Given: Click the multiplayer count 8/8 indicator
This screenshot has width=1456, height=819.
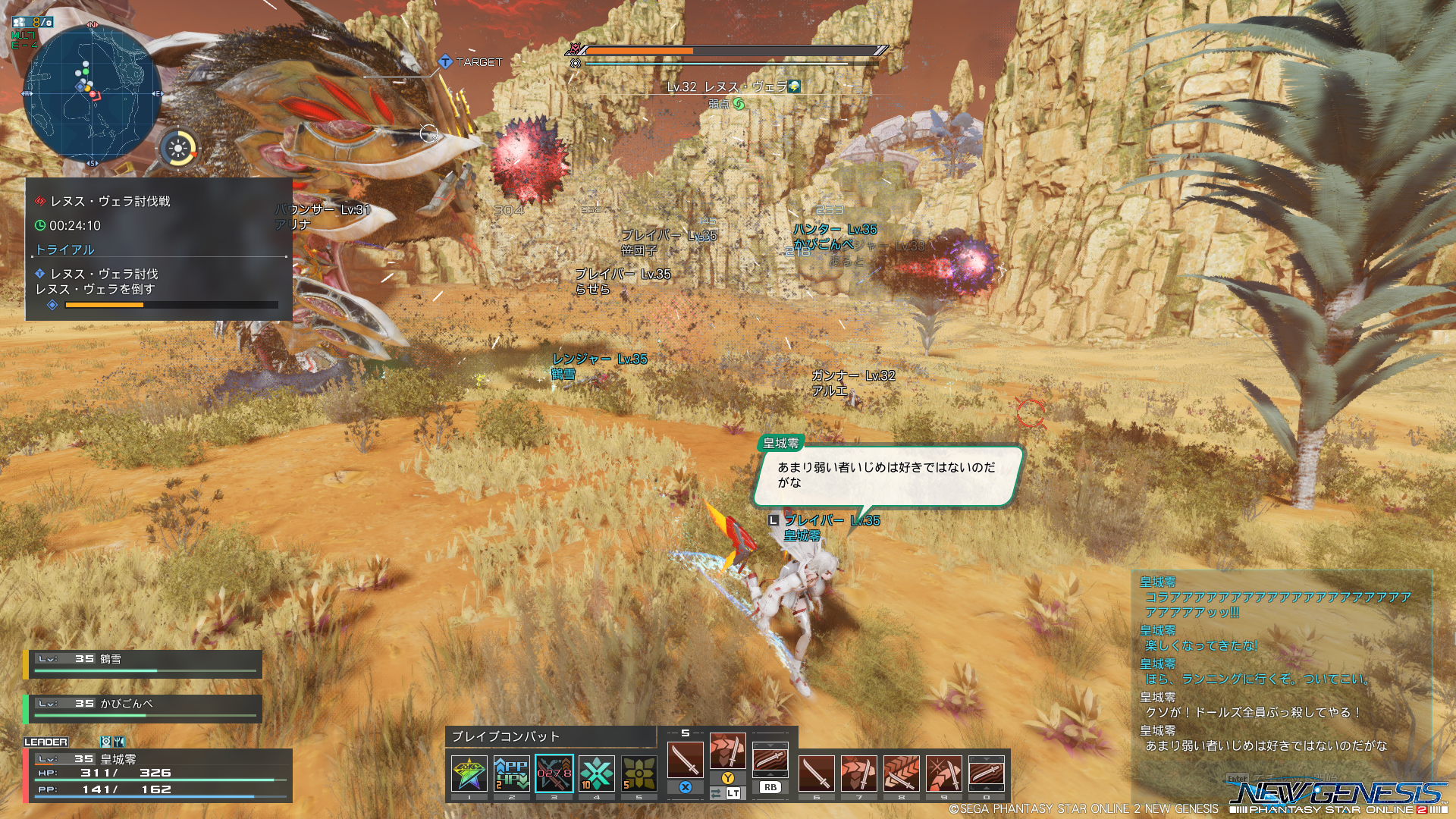Looking at the screenshot, I should pyautogui.click(x=34, y=22).
